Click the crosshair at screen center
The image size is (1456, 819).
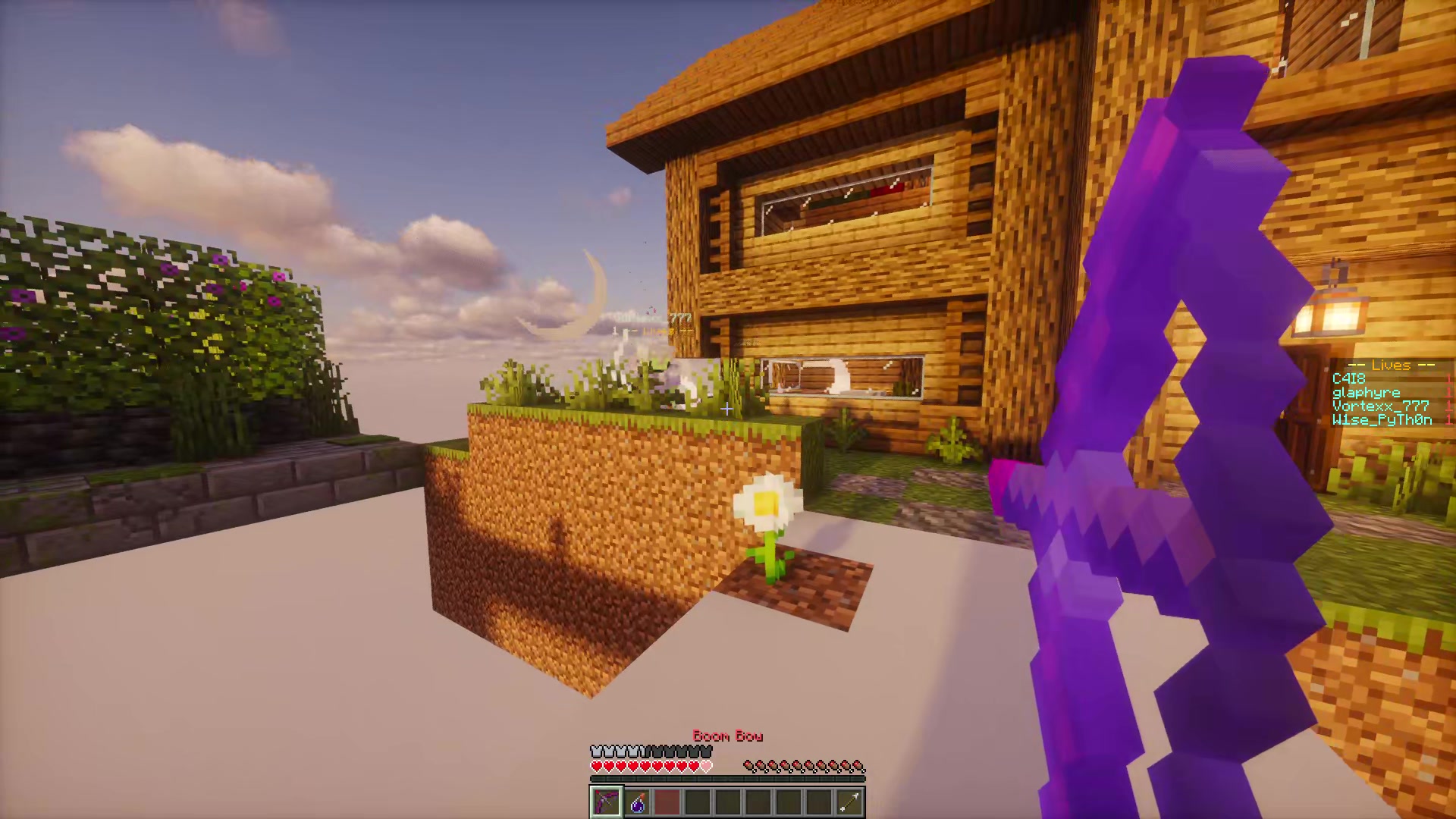click(x=726, y=409)
